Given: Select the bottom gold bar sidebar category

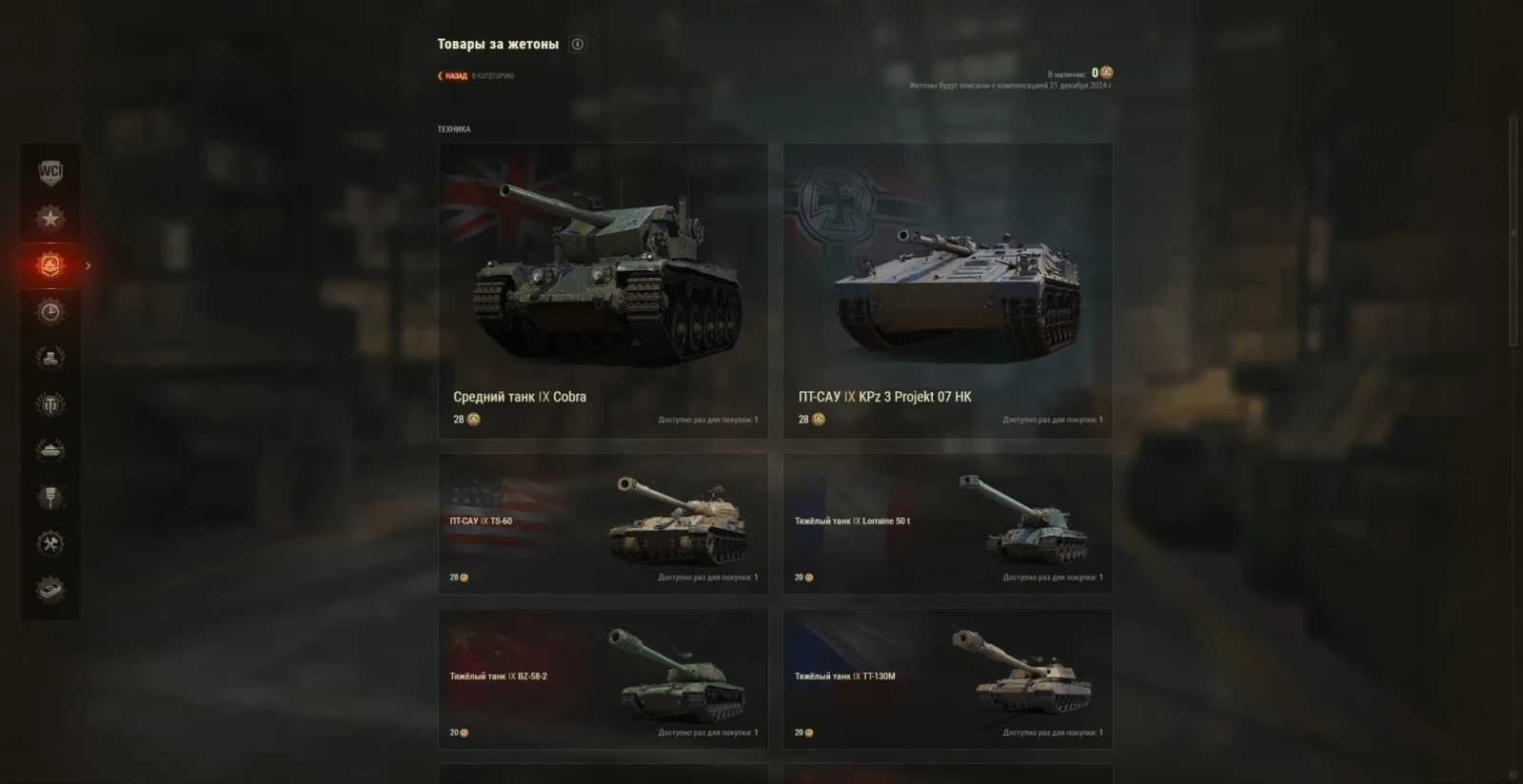Looking at the screenshot, I should pos(50,590).
